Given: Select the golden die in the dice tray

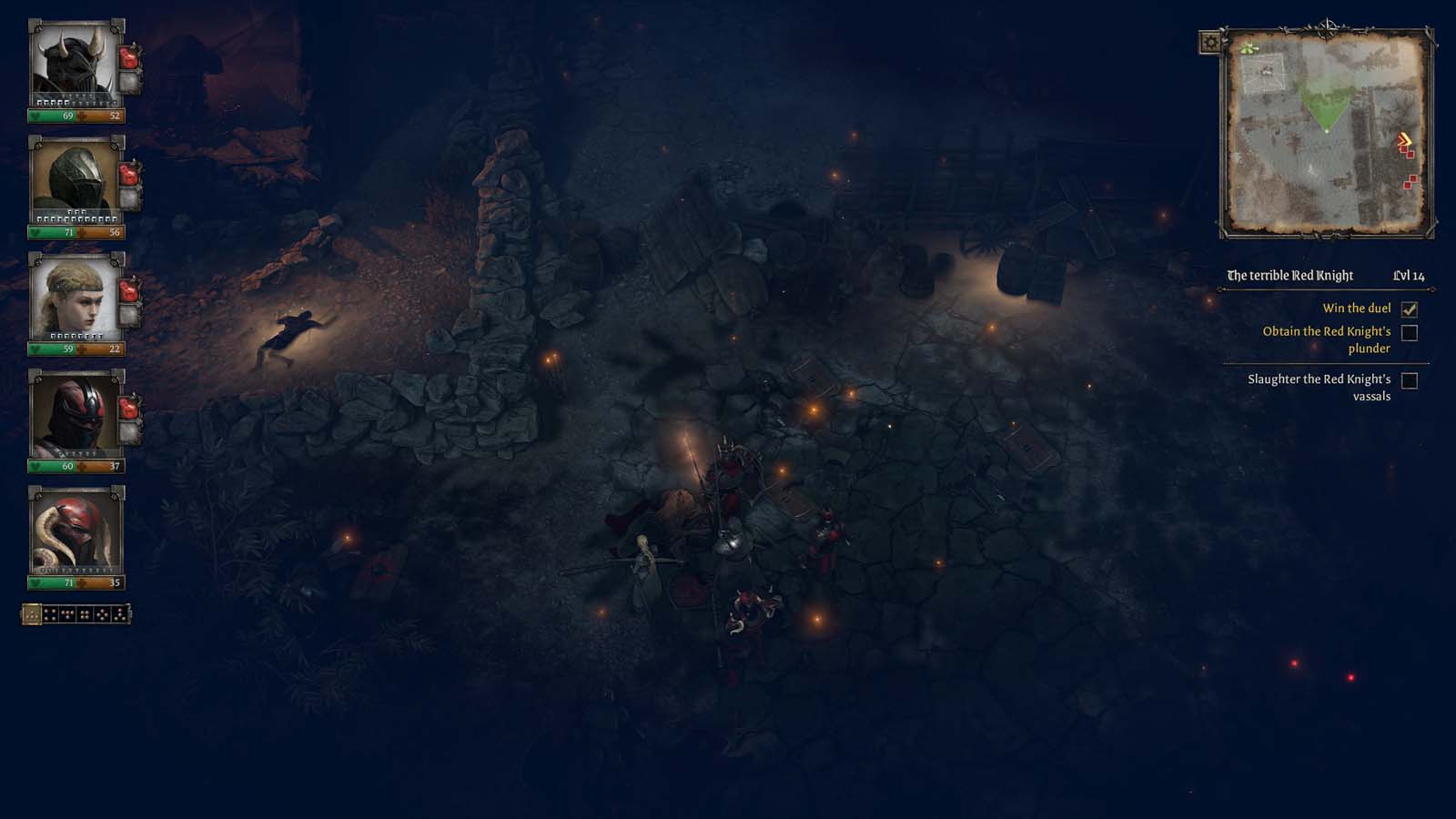Looking at the screenshot, I should 32,616.
